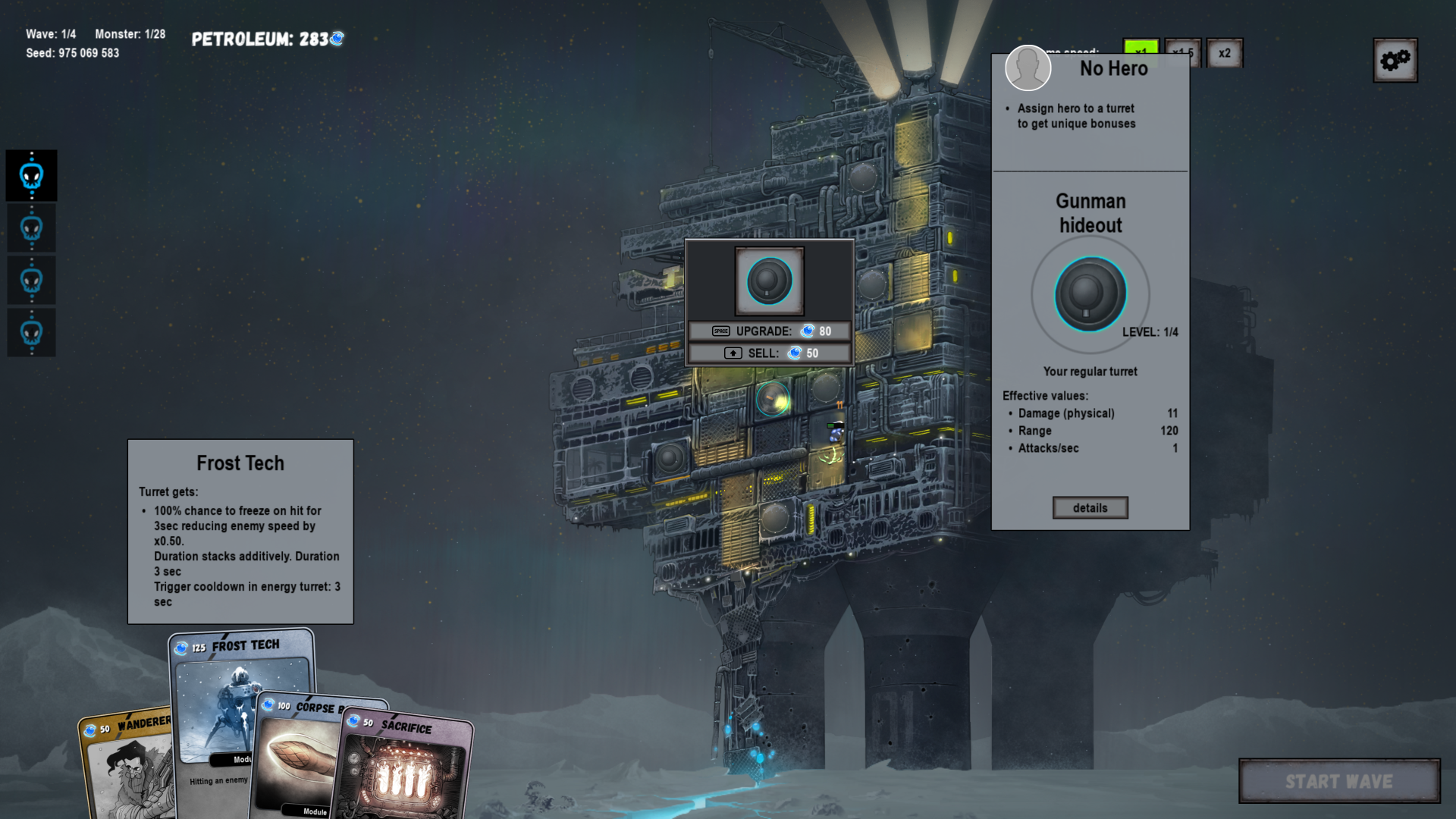The width and height of the screenshot is (1456, 819).
Task: Click the No Hero portrait
Action: [x=1028, y=68]
